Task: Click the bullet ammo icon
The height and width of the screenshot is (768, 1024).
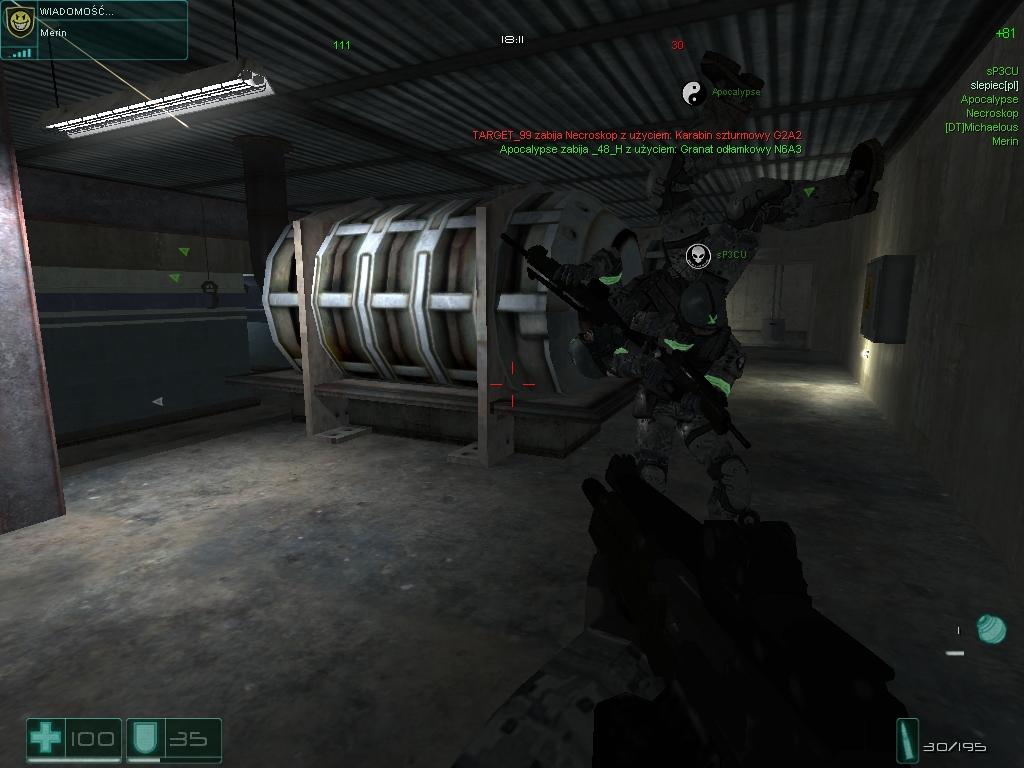Action: pyautogui.click(x=907, y=741)
